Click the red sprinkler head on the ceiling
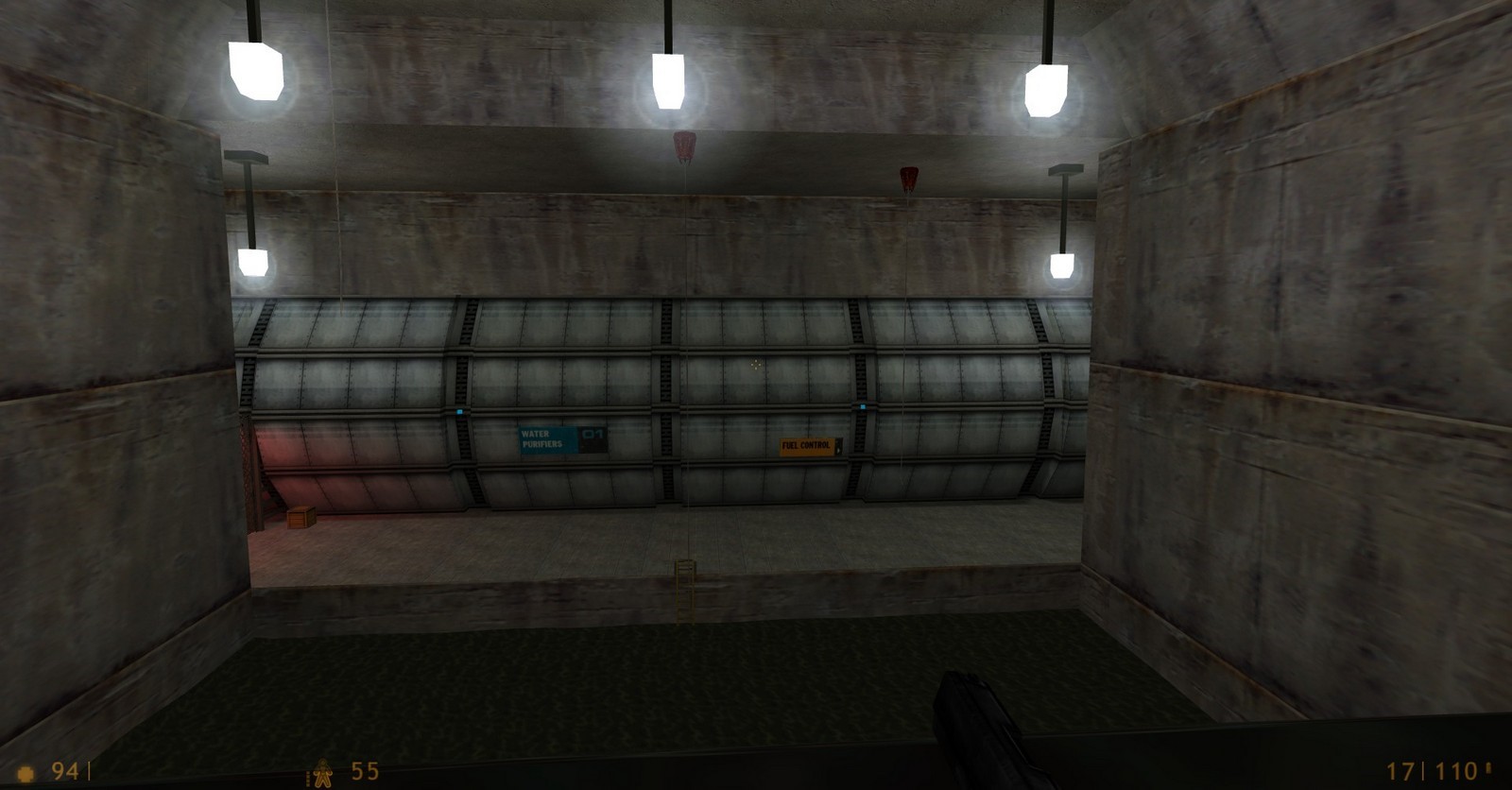 click(682, 144)
